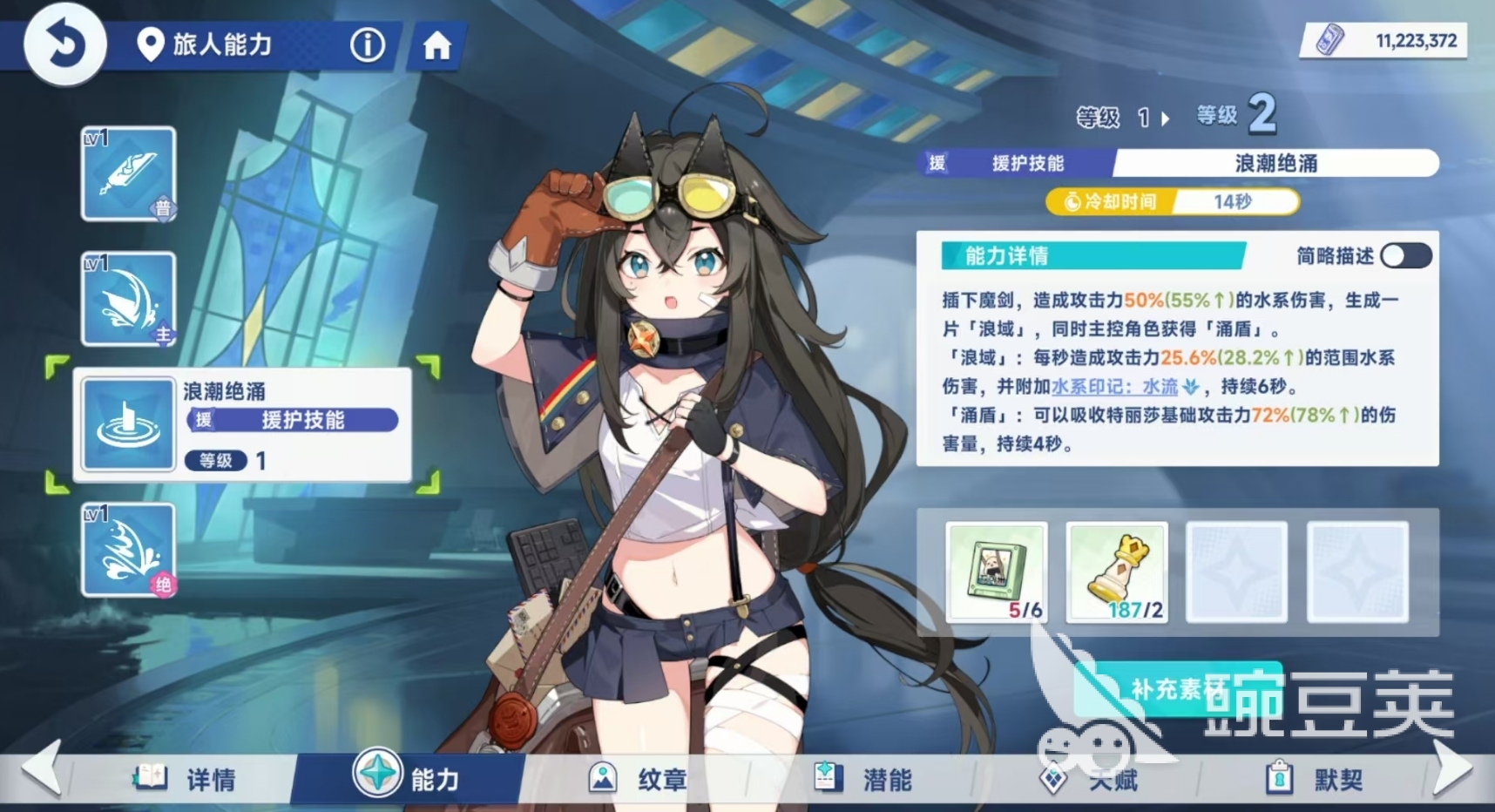Click the chess piece material thumbnail showing 187/2
1495x812 pixels.
click(x=1116, y=572)
